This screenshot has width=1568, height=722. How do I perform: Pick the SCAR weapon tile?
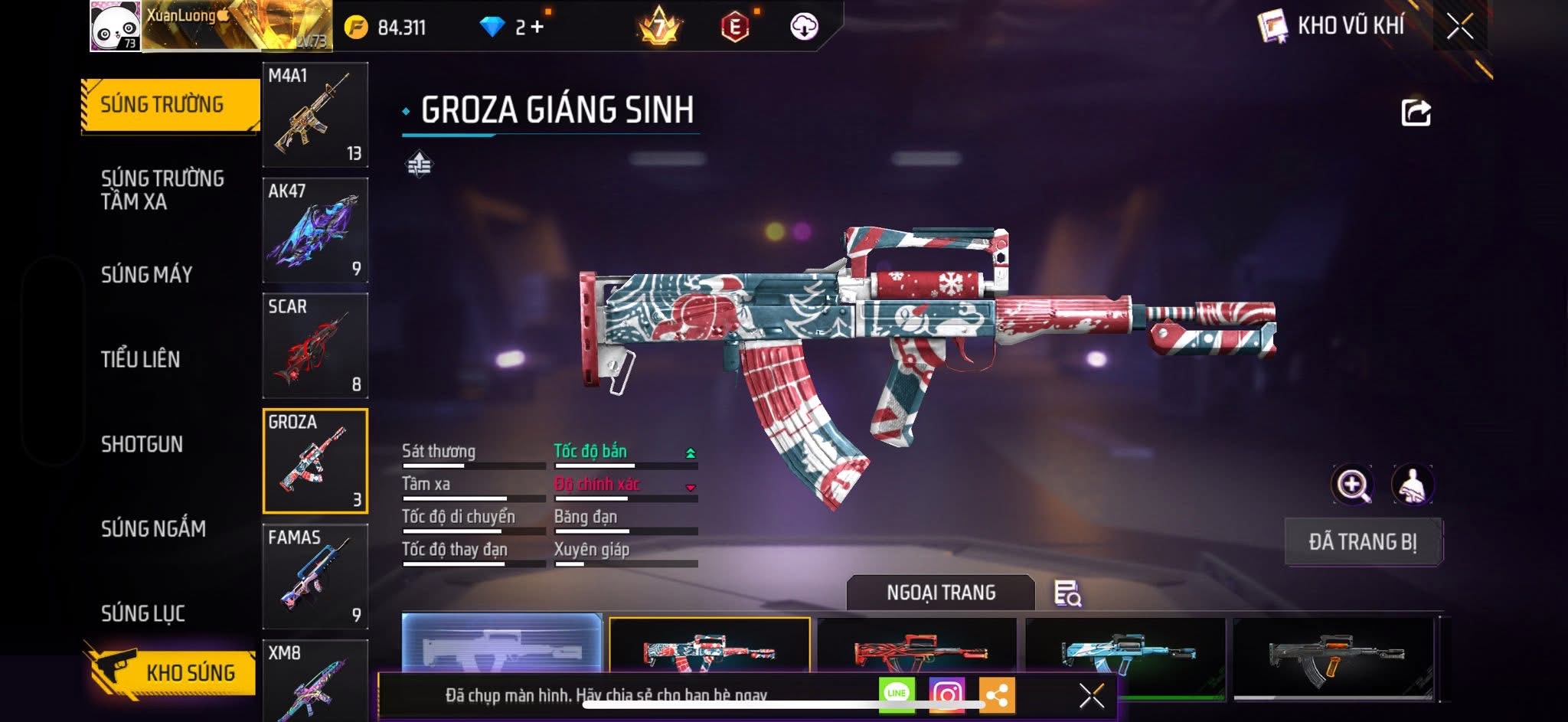click(315, 345)
